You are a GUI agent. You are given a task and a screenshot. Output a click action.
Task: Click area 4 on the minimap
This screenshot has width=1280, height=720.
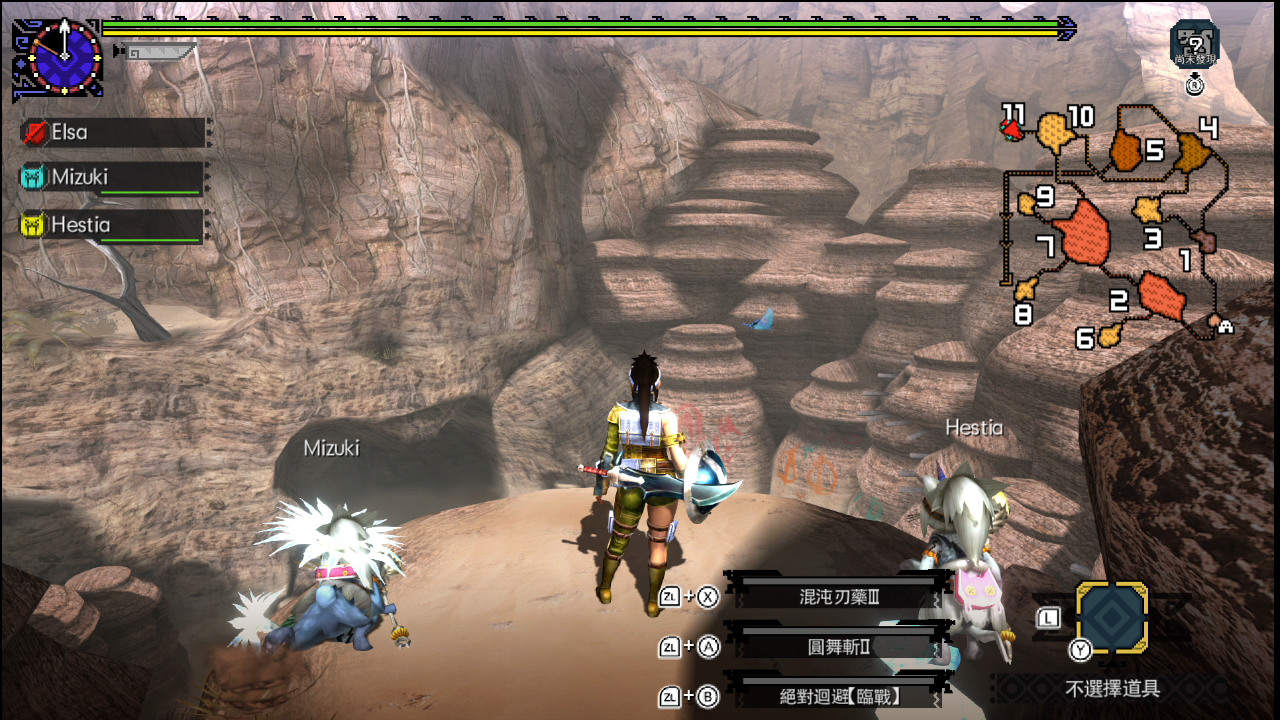coord(1191,152)
